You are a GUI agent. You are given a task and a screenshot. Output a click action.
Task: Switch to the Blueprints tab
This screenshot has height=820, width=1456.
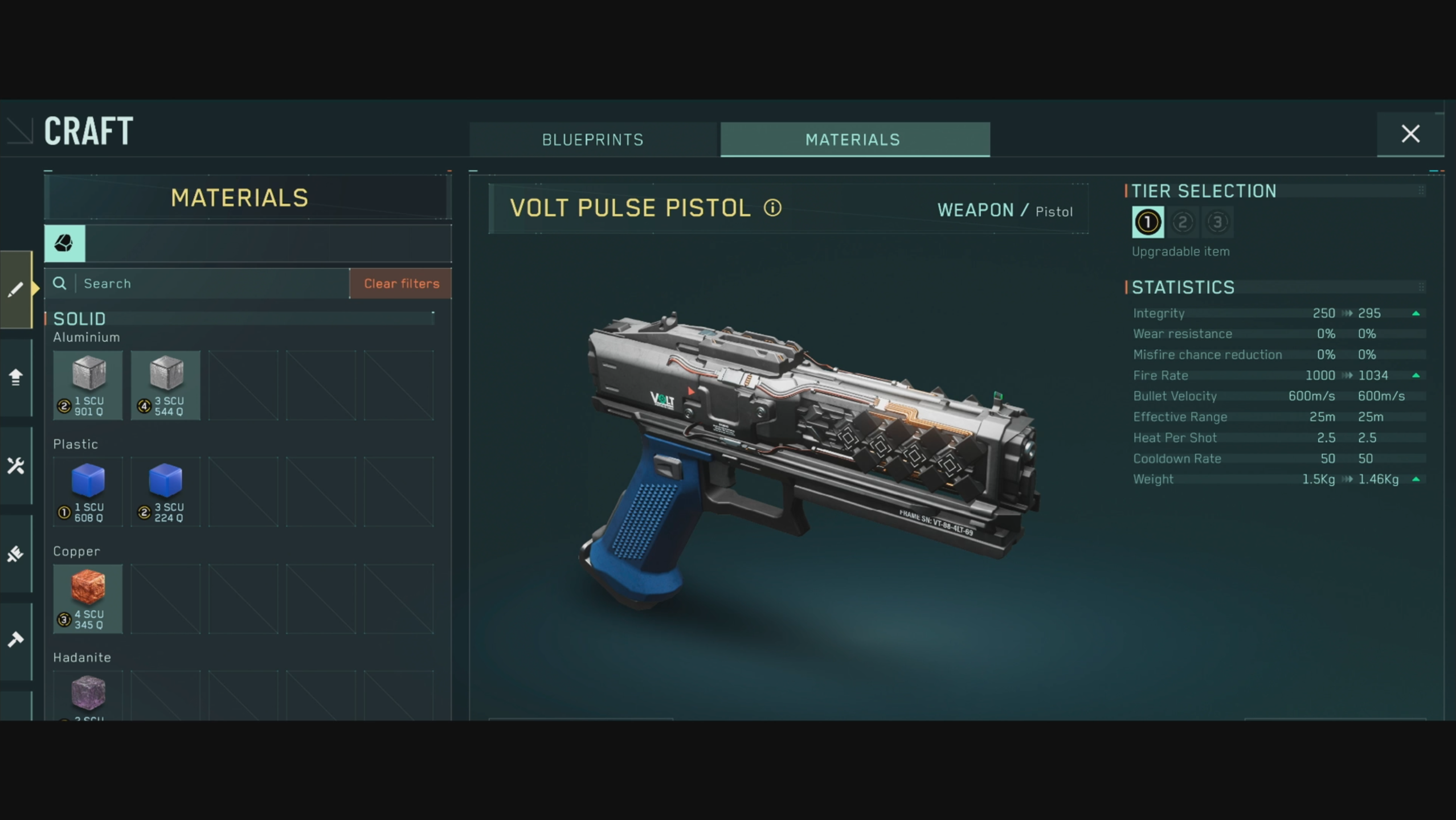click(x=592, y=140)
